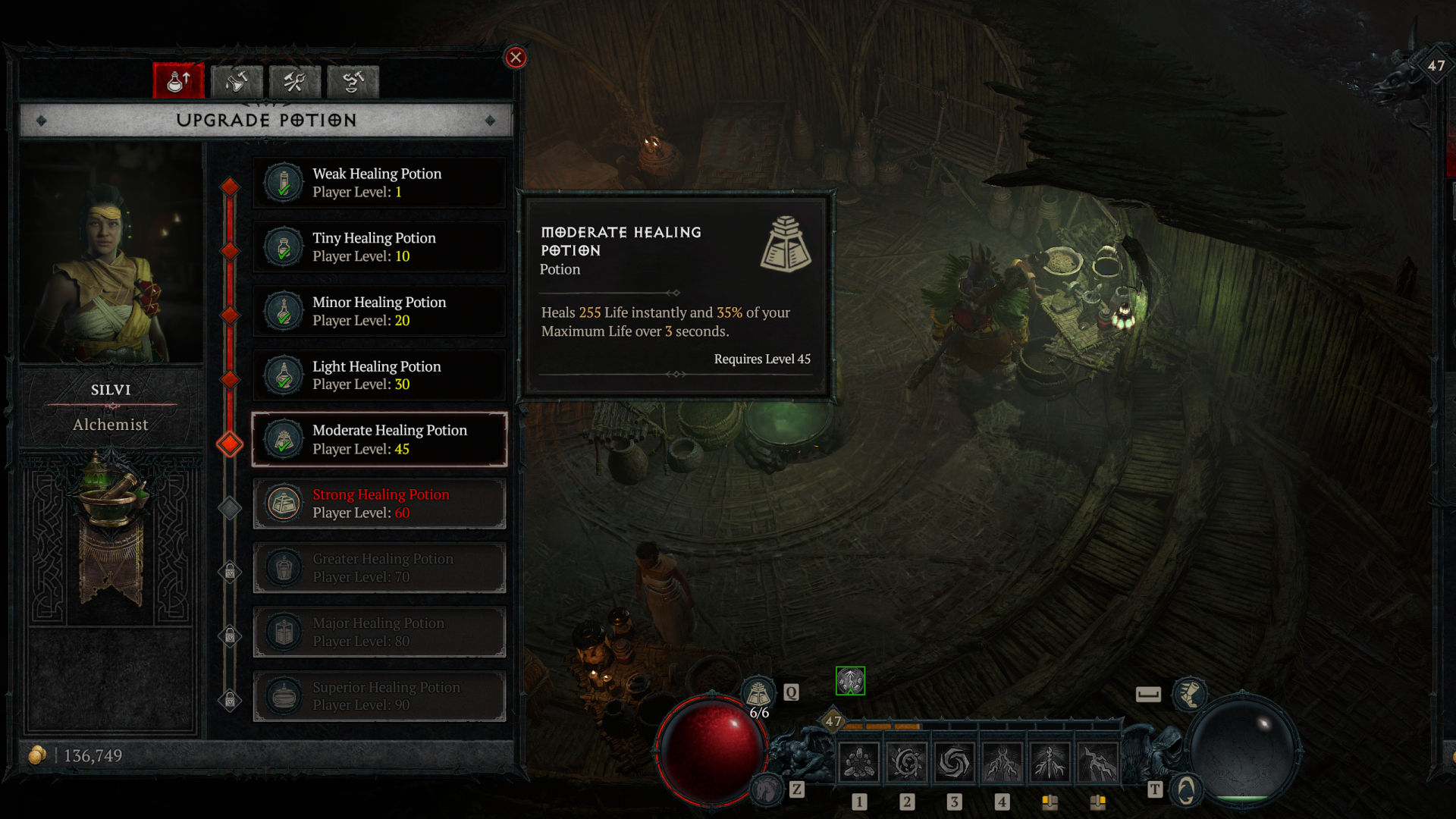Select the Refine Resources tools icon
Viewport: 1456px width, 819px height.
pyautogui.click(x=294, y=80)
